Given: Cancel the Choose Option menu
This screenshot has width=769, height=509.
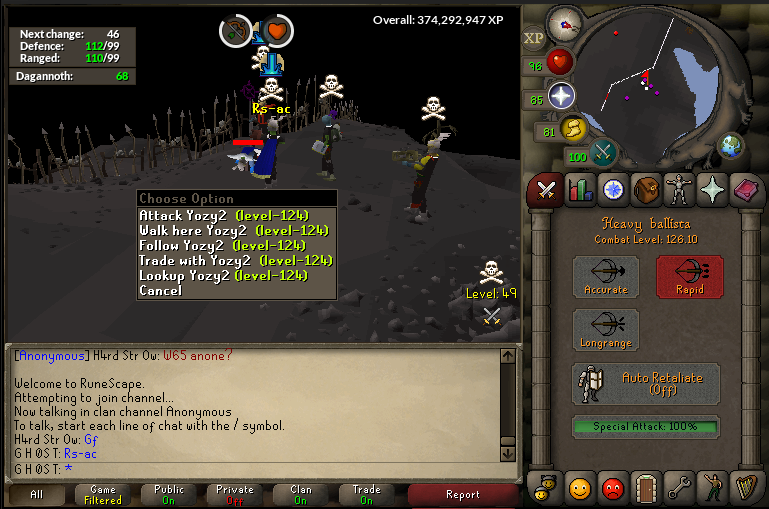Looking at the screenshot, I should click(160, 290).
